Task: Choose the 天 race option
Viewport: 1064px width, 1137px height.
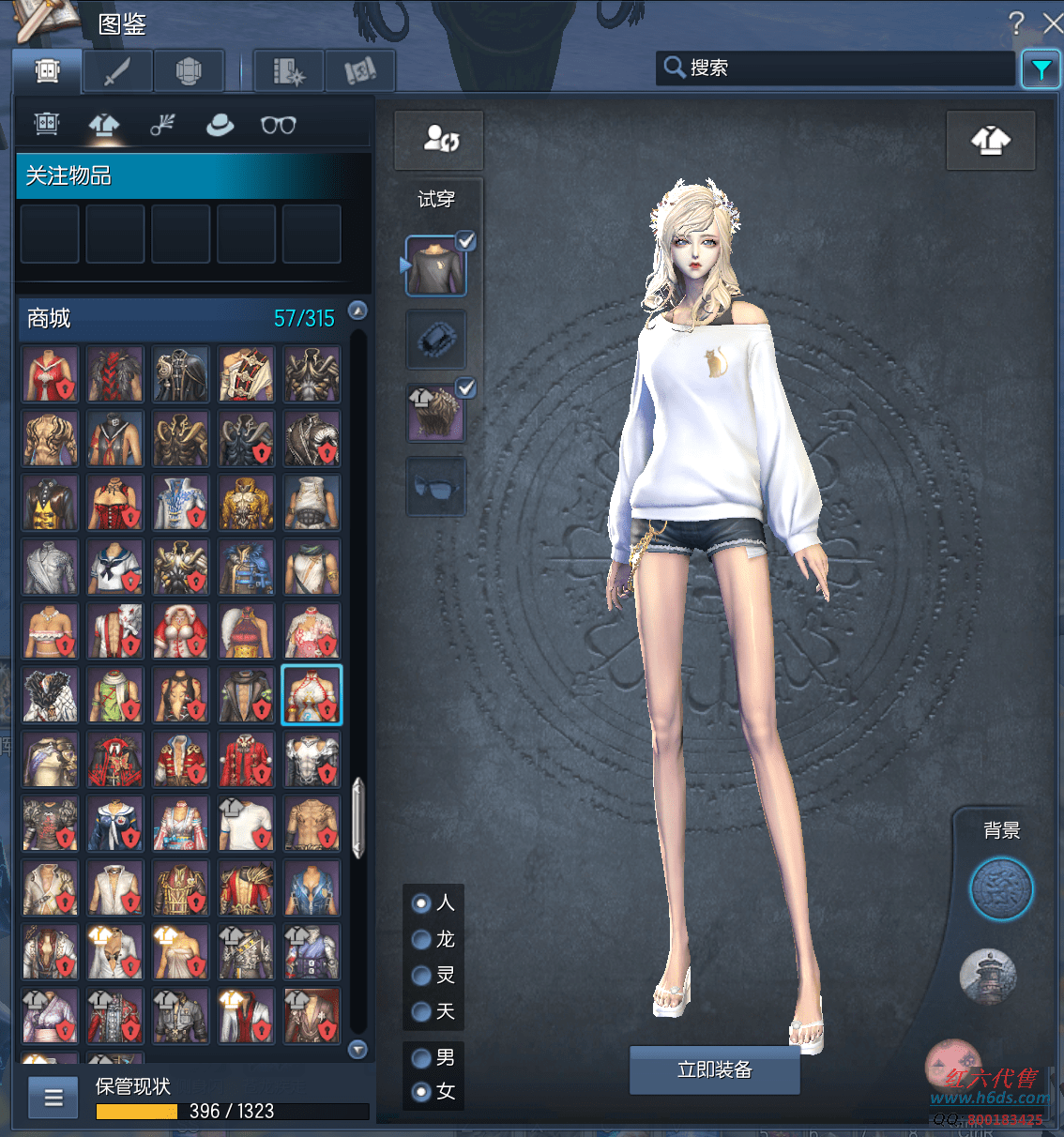Action: point(422,1011)
